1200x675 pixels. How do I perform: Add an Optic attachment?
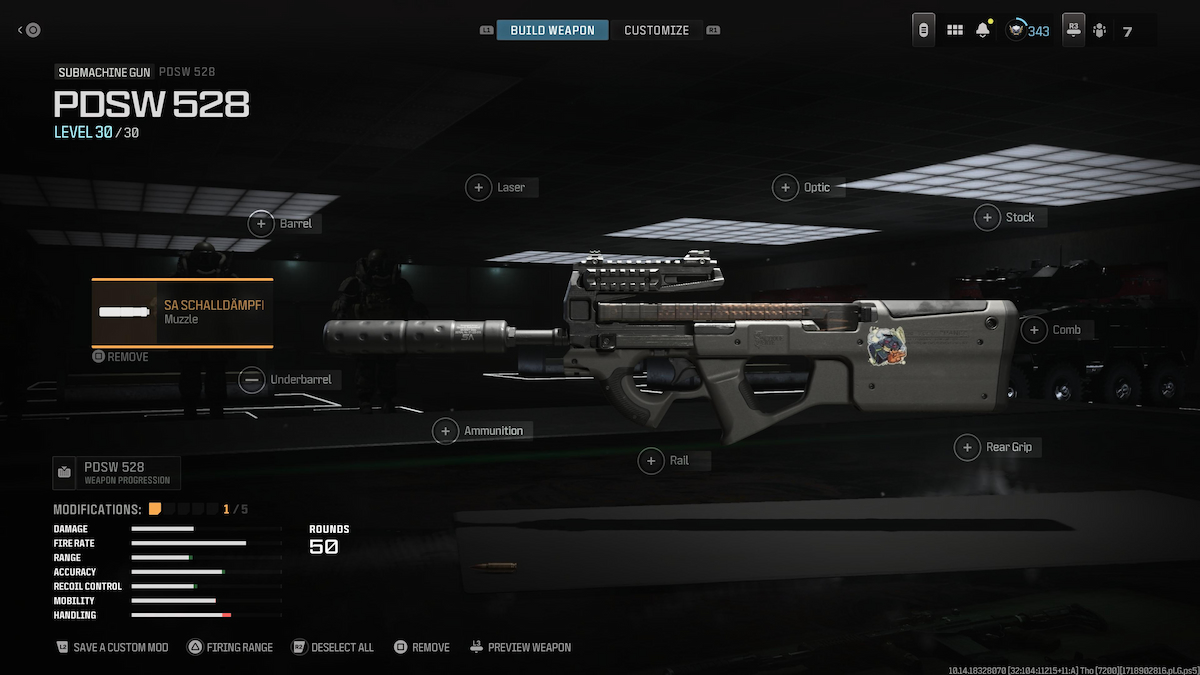(x=803, y=187)
